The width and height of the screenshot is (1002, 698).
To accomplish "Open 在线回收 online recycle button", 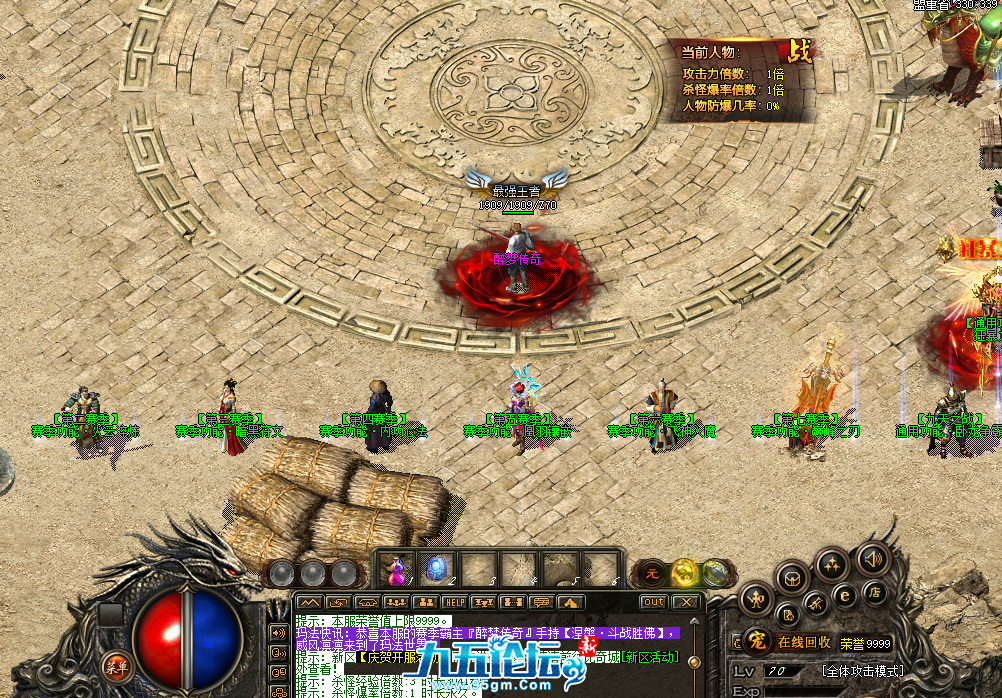I will 804,642.
